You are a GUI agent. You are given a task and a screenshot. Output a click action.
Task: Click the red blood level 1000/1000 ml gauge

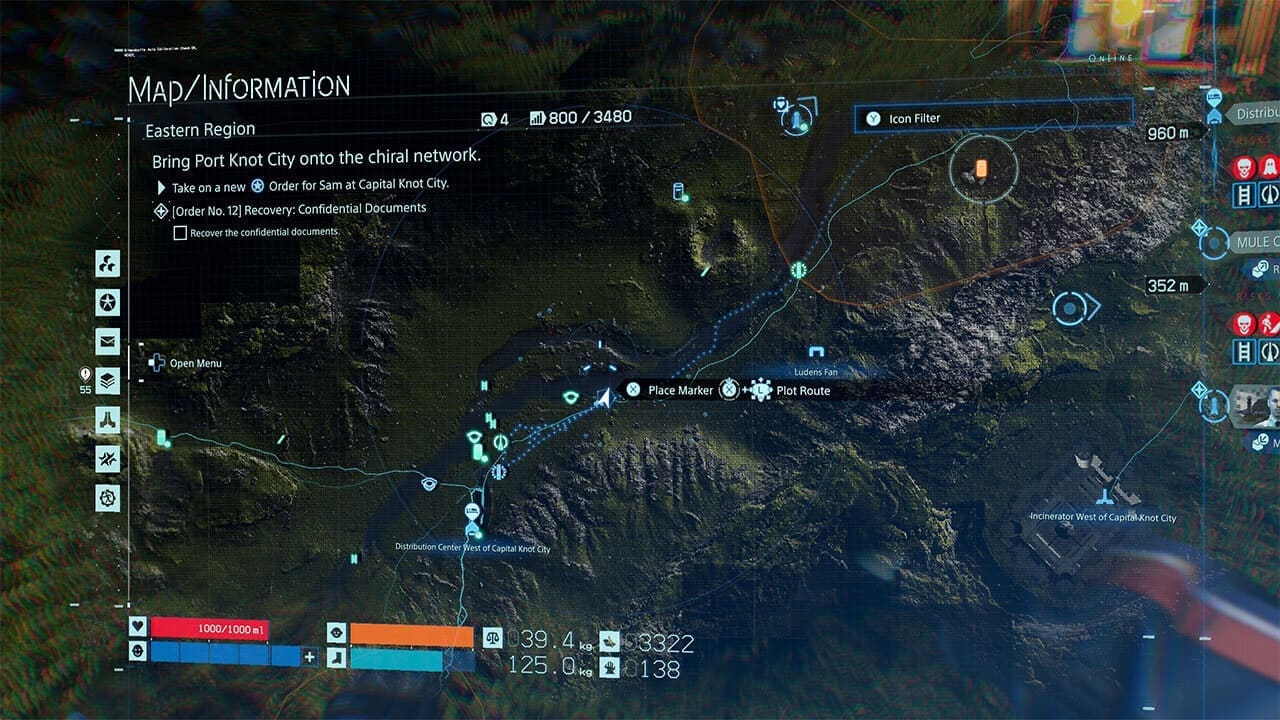click(210, 629)
